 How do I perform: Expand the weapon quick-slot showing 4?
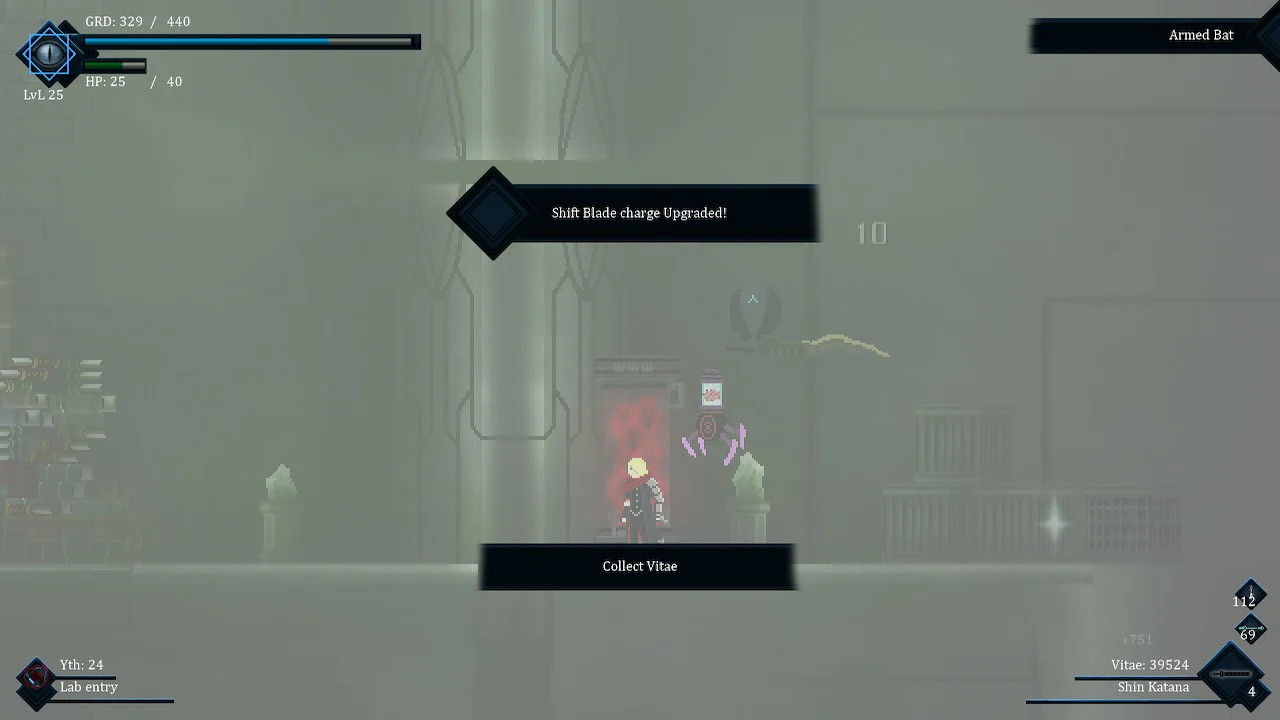coord(1251,690)
